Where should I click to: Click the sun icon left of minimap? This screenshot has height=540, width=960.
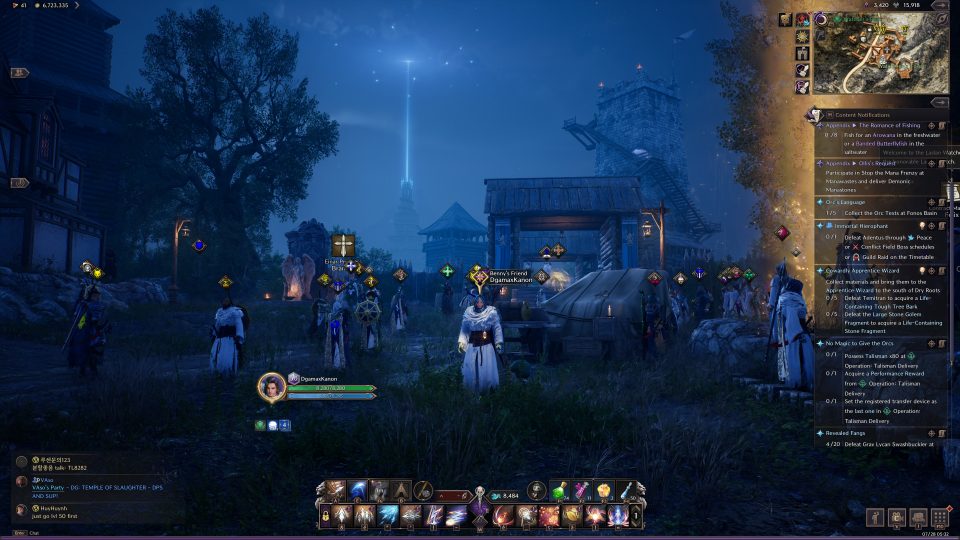tap(803, 37)
